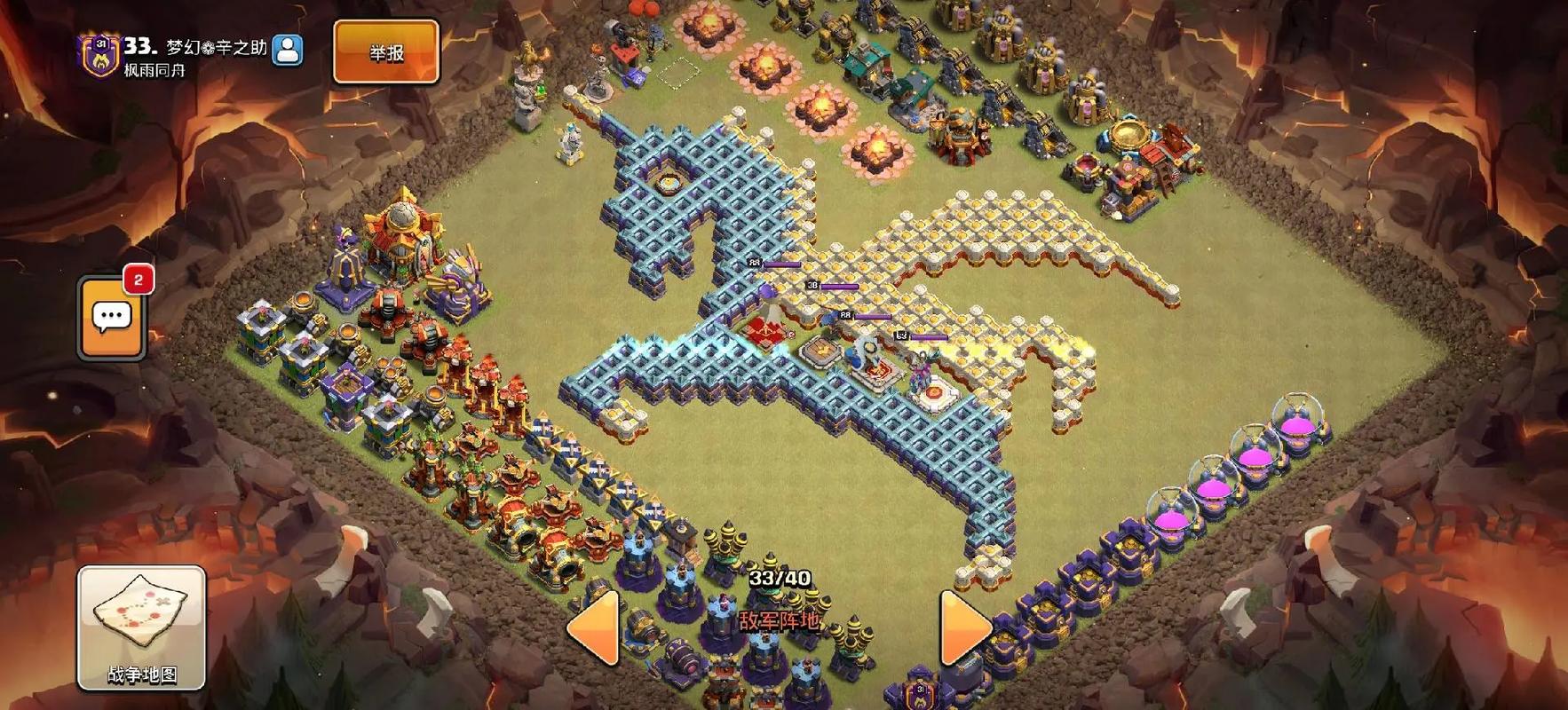Tap the orange 举报 report button
This screenshot has height=710, width=1568.
click(386, 52)
